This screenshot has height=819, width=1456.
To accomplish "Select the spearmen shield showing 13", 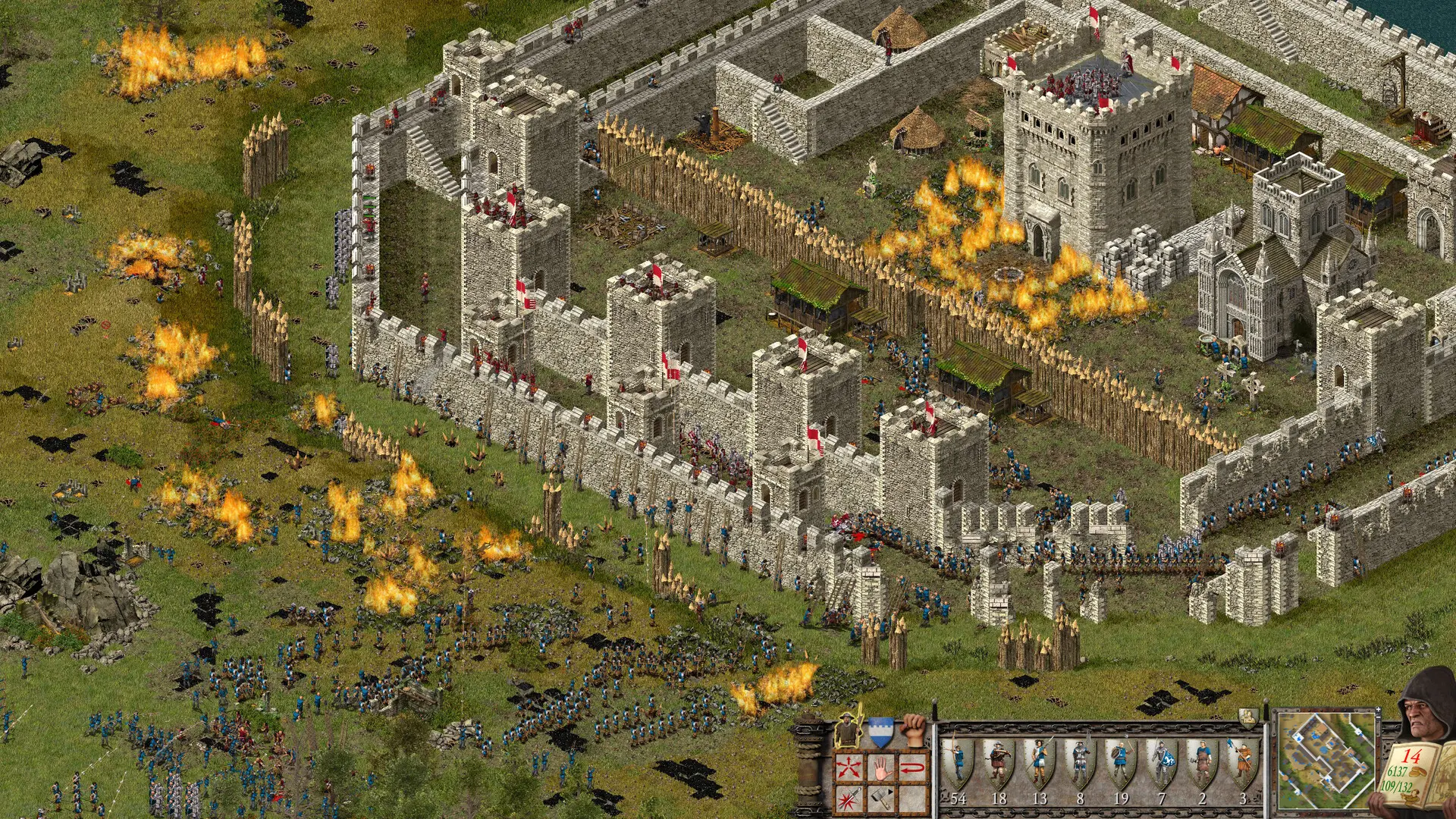I will click(x=1039, y=760).
